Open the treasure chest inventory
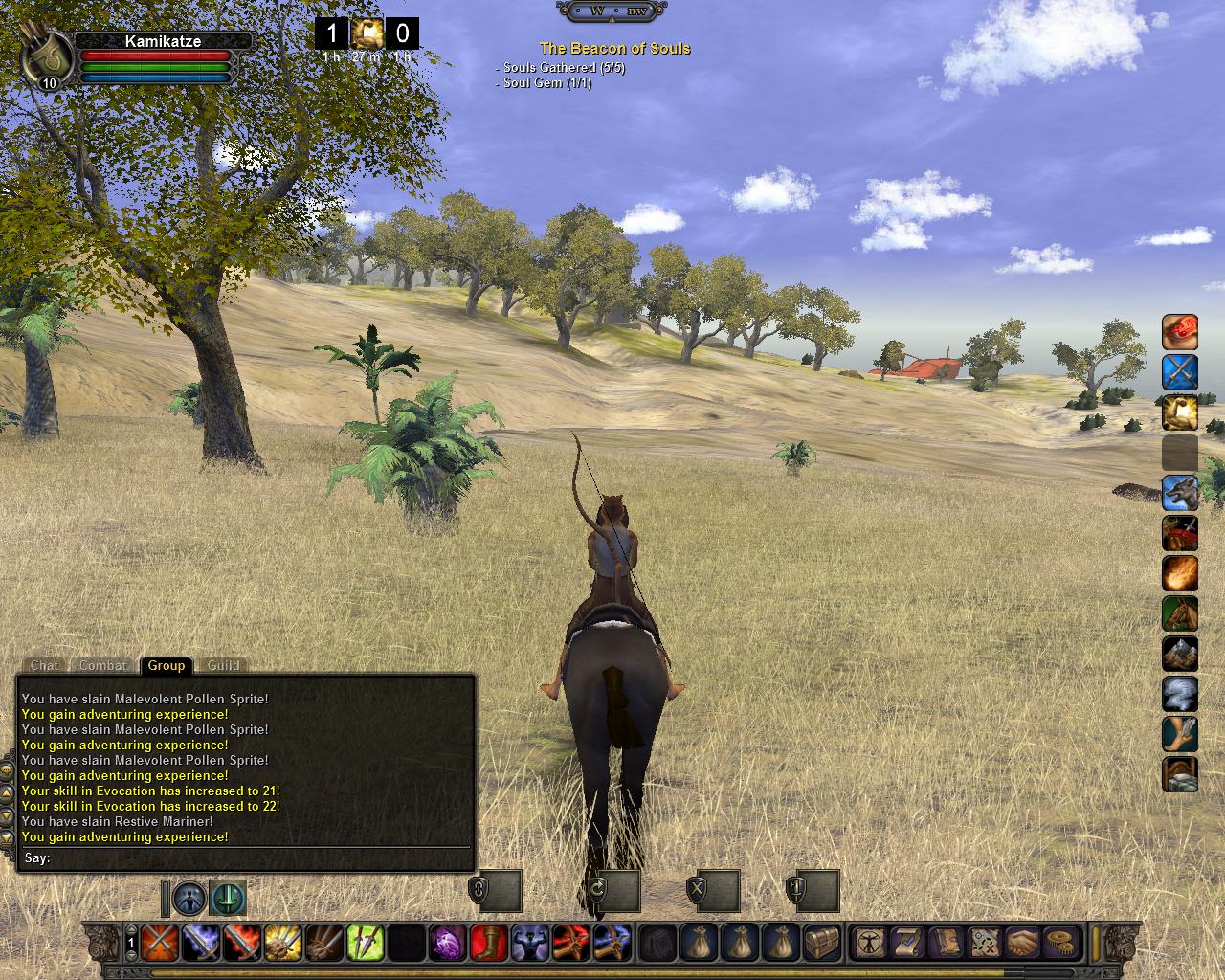The height and width of the screenshot is (980, 1225). tap(823, 943)
